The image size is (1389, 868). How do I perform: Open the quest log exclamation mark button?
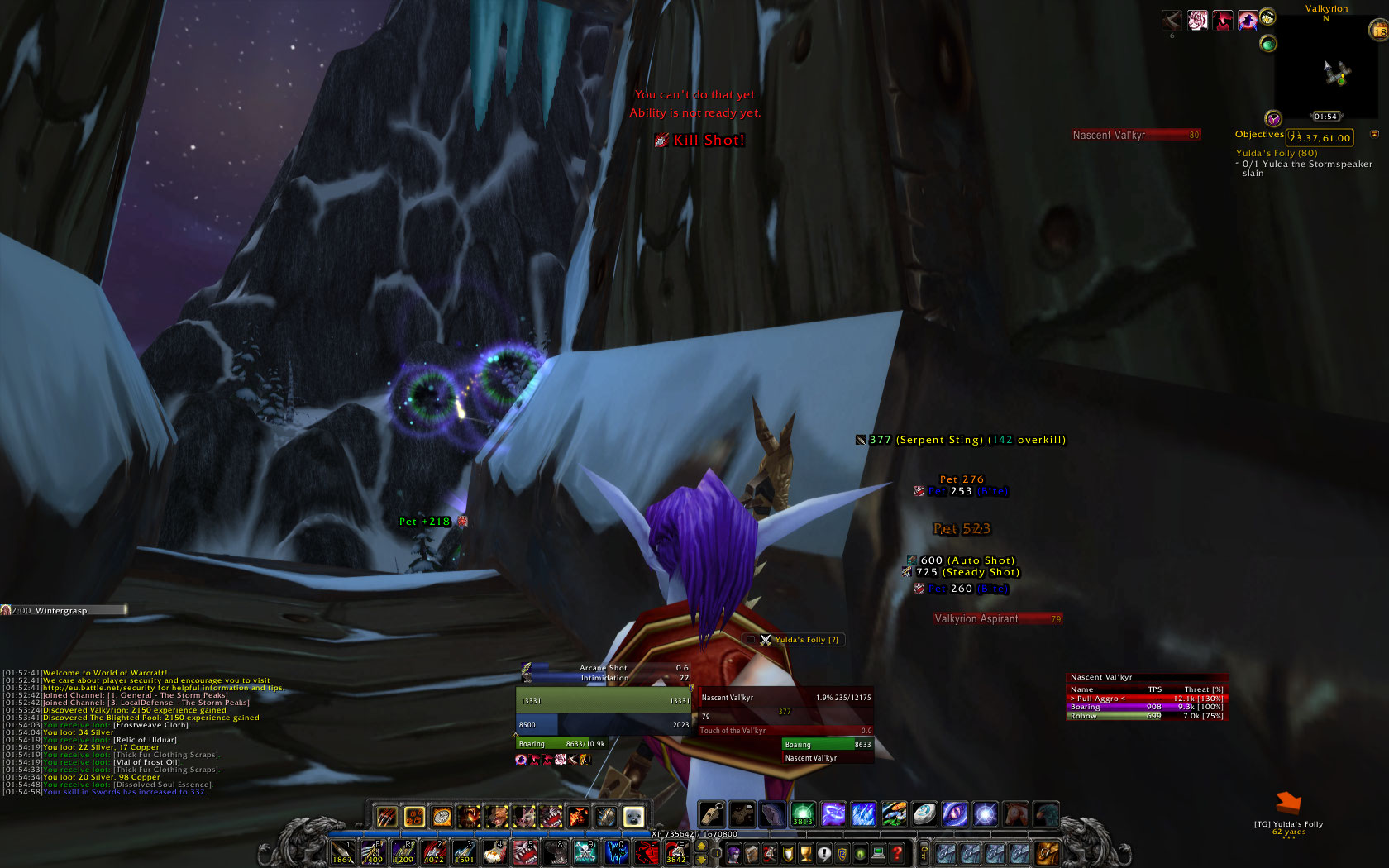(x=824, y=853)
